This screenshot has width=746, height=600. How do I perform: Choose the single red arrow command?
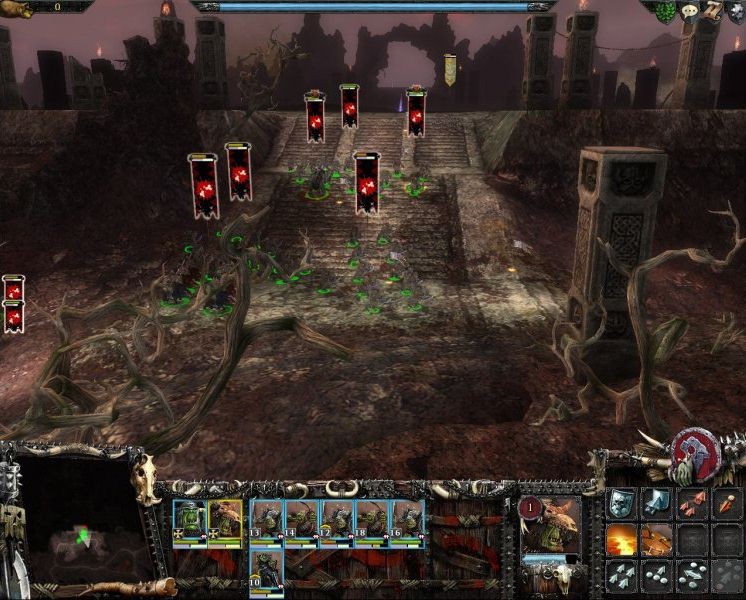(726, 503)
